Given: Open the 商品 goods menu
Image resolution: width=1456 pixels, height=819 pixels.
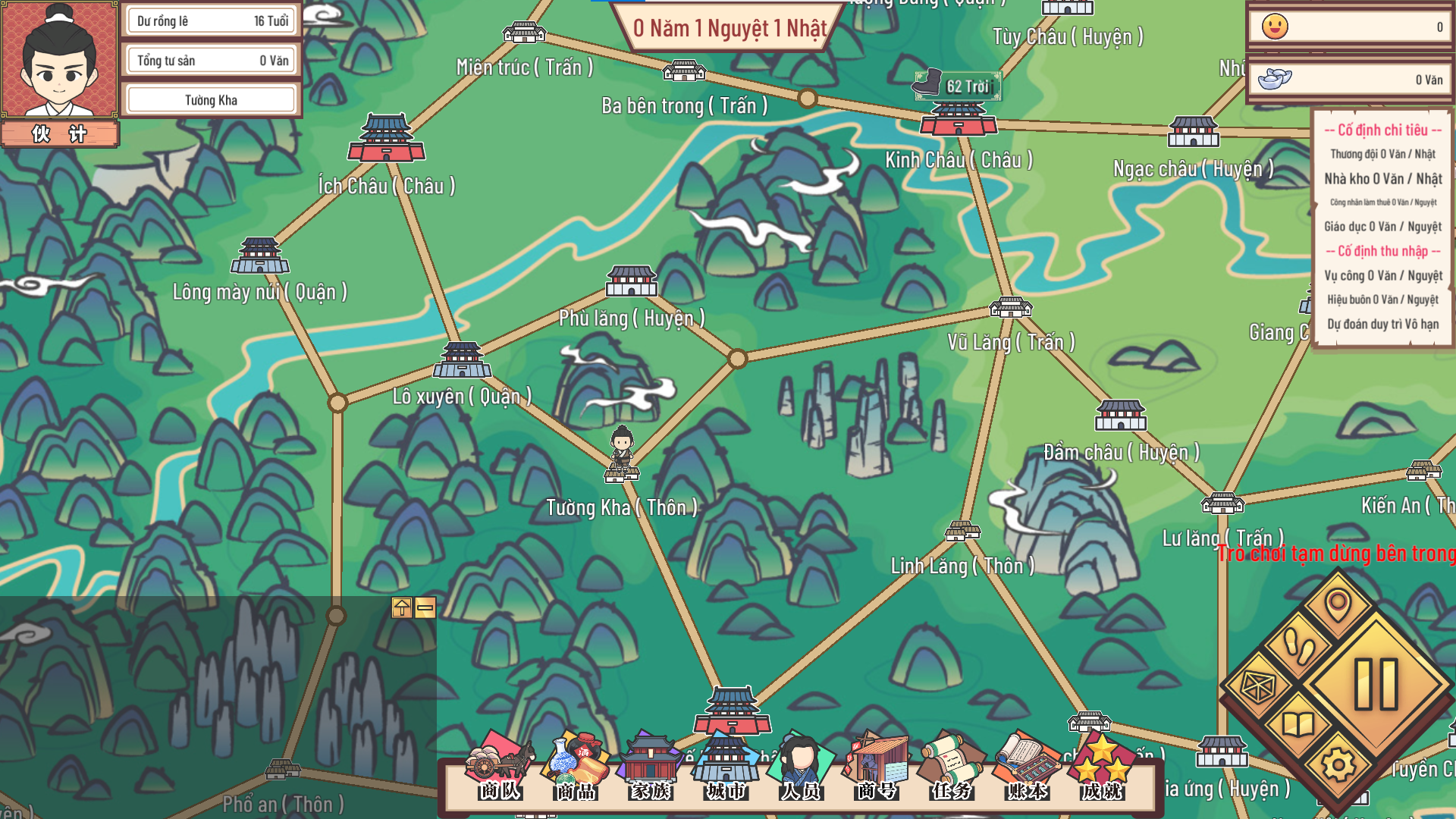Looking at the screenshot, I should coord(576,767).
